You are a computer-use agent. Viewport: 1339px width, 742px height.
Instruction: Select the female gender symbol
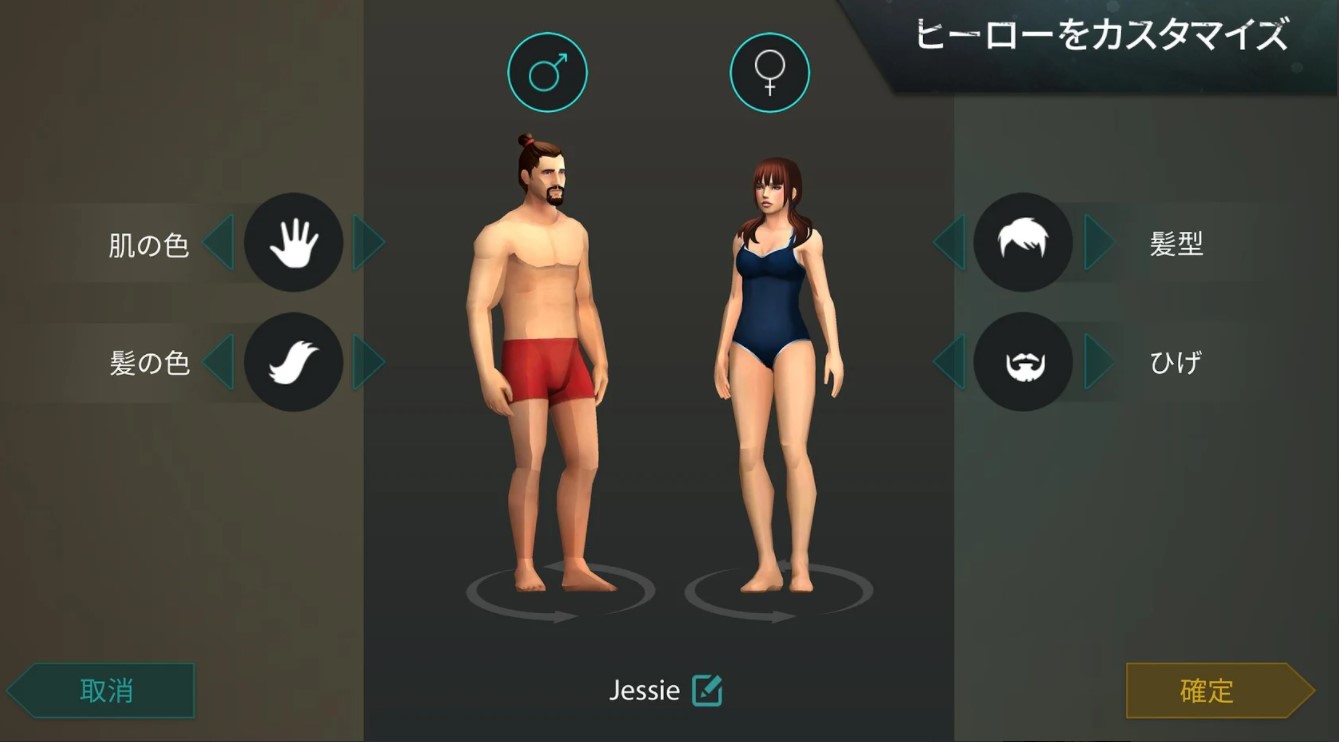(x=769, y=72)
